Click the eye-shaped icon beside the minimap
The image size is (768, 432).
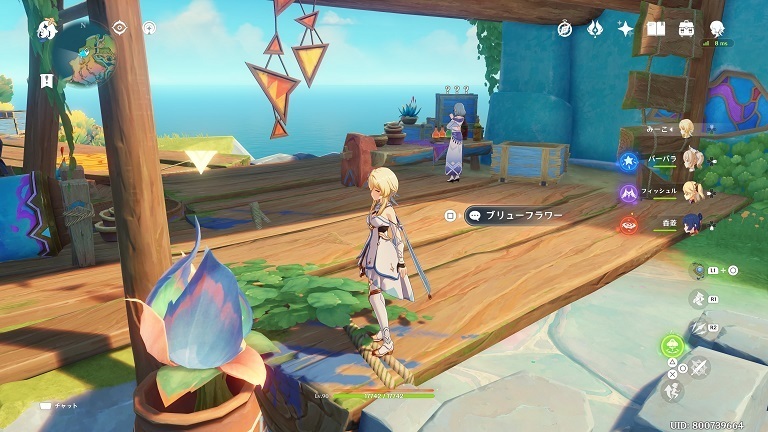[x=120, y=27]
